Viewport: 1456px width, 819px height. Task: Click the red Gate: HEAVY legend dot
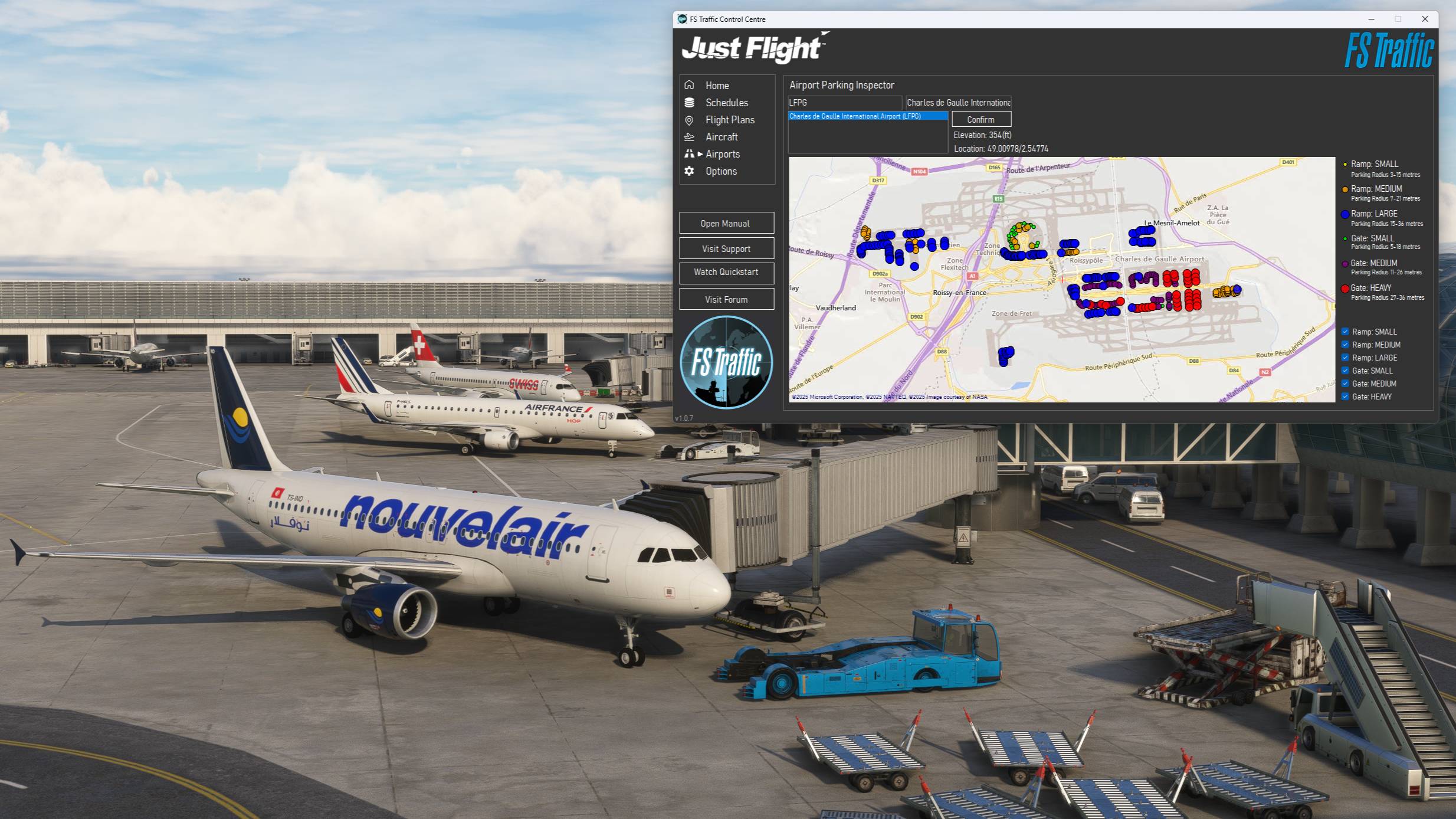[1344, 289]
